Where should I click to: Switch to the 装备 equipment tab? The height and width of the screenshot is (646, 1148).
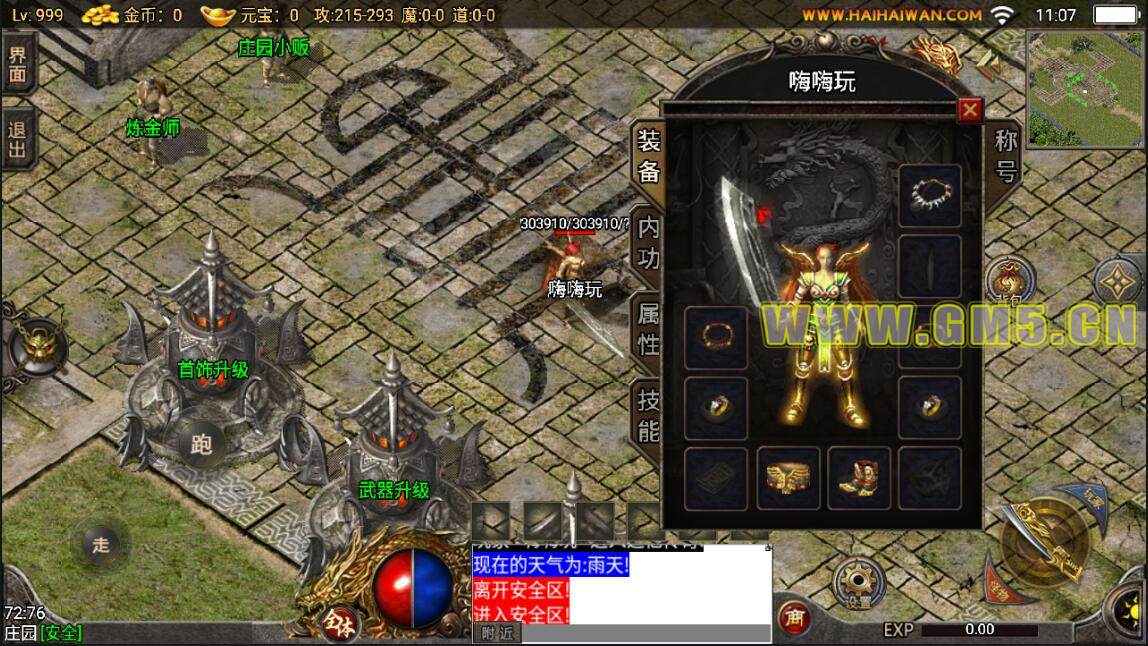(x=649, y=155)
